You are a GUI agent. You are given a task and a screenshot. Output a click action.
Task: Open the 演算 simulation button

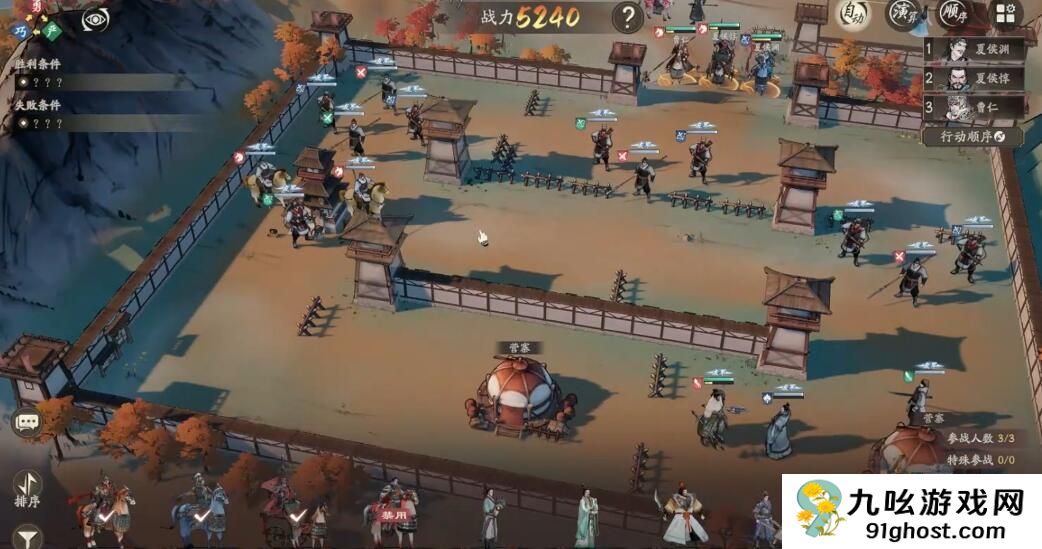[x=905, y=14]
